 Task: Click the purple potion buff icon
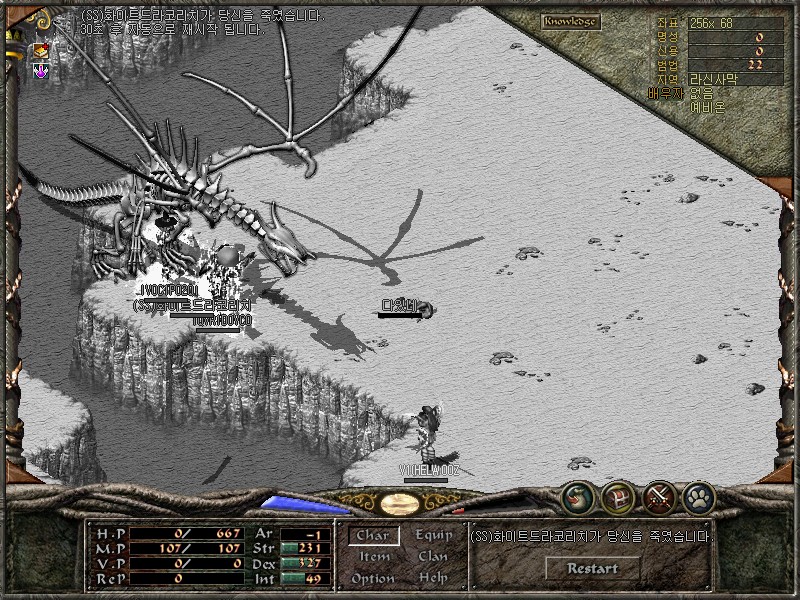click(x=41, y=71)
